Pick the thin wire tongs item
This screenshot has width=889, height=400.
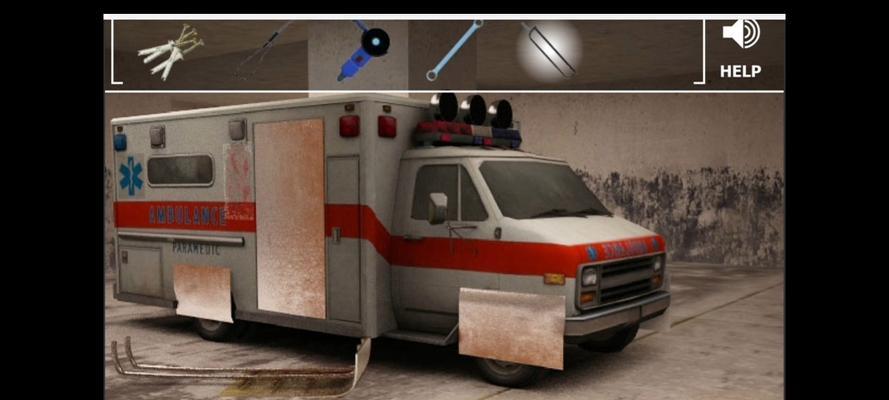(x=263, y=52)
